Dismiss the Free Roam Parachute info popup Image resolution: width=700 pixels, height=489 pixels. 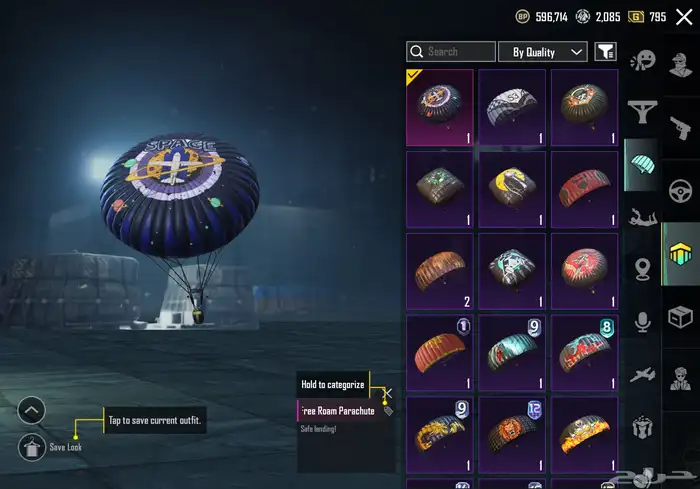[x=387, y=395]
